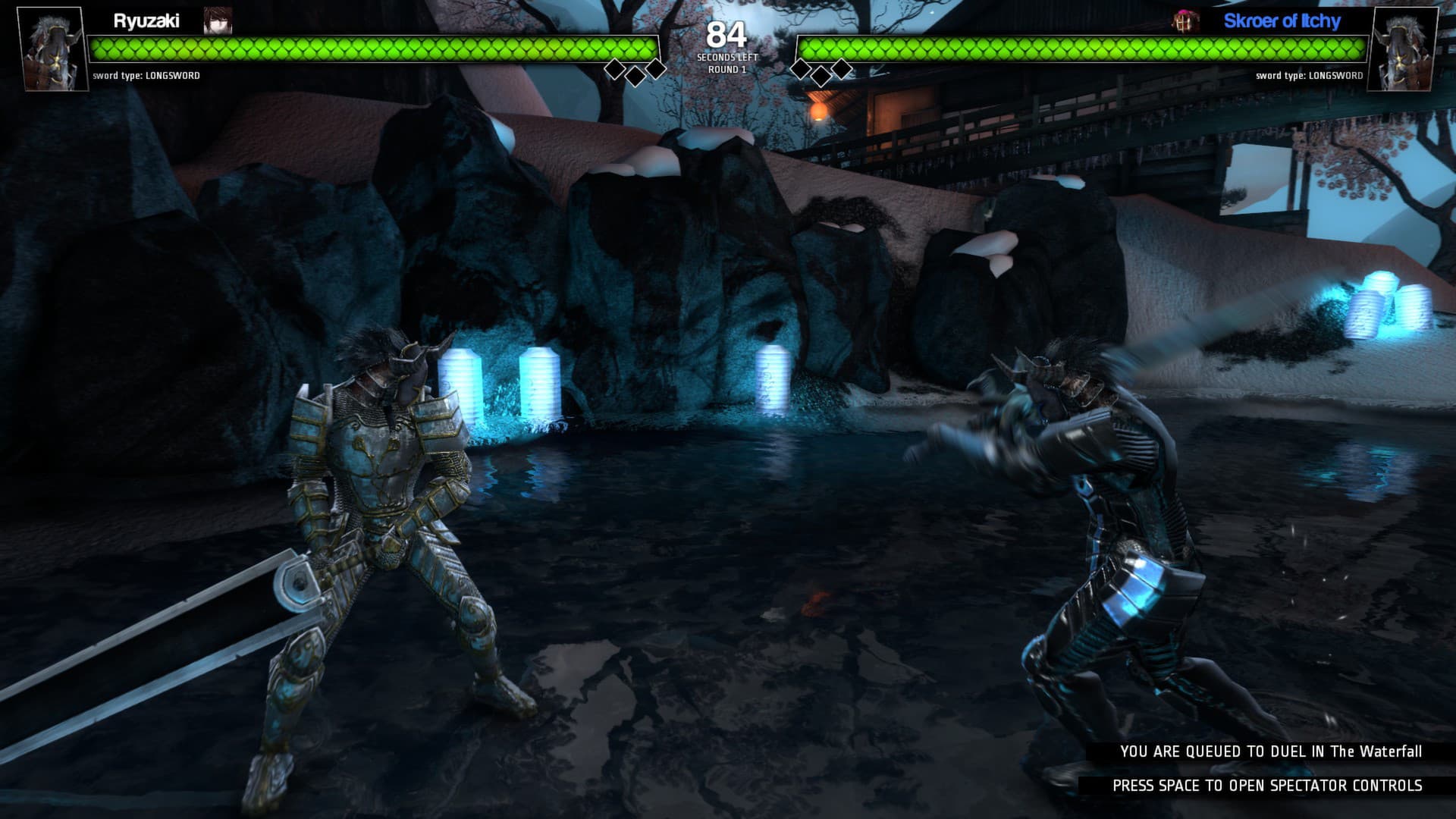Click the third round diamond on Skroer's side
Image resolution: width=1456 pixels, height=819 pixels.
842,67
